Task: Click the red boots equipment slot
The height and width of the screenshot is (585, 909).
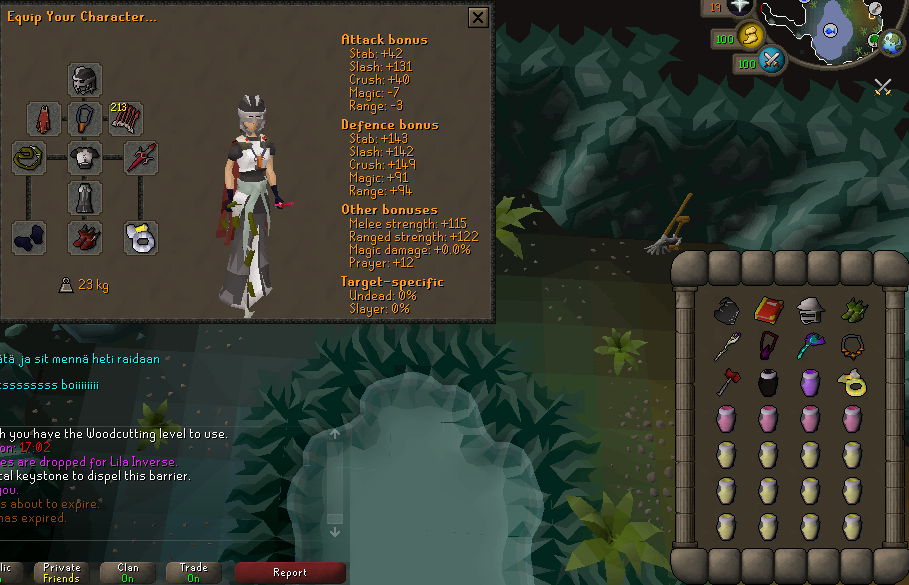Action: click(x=85, y=237)
